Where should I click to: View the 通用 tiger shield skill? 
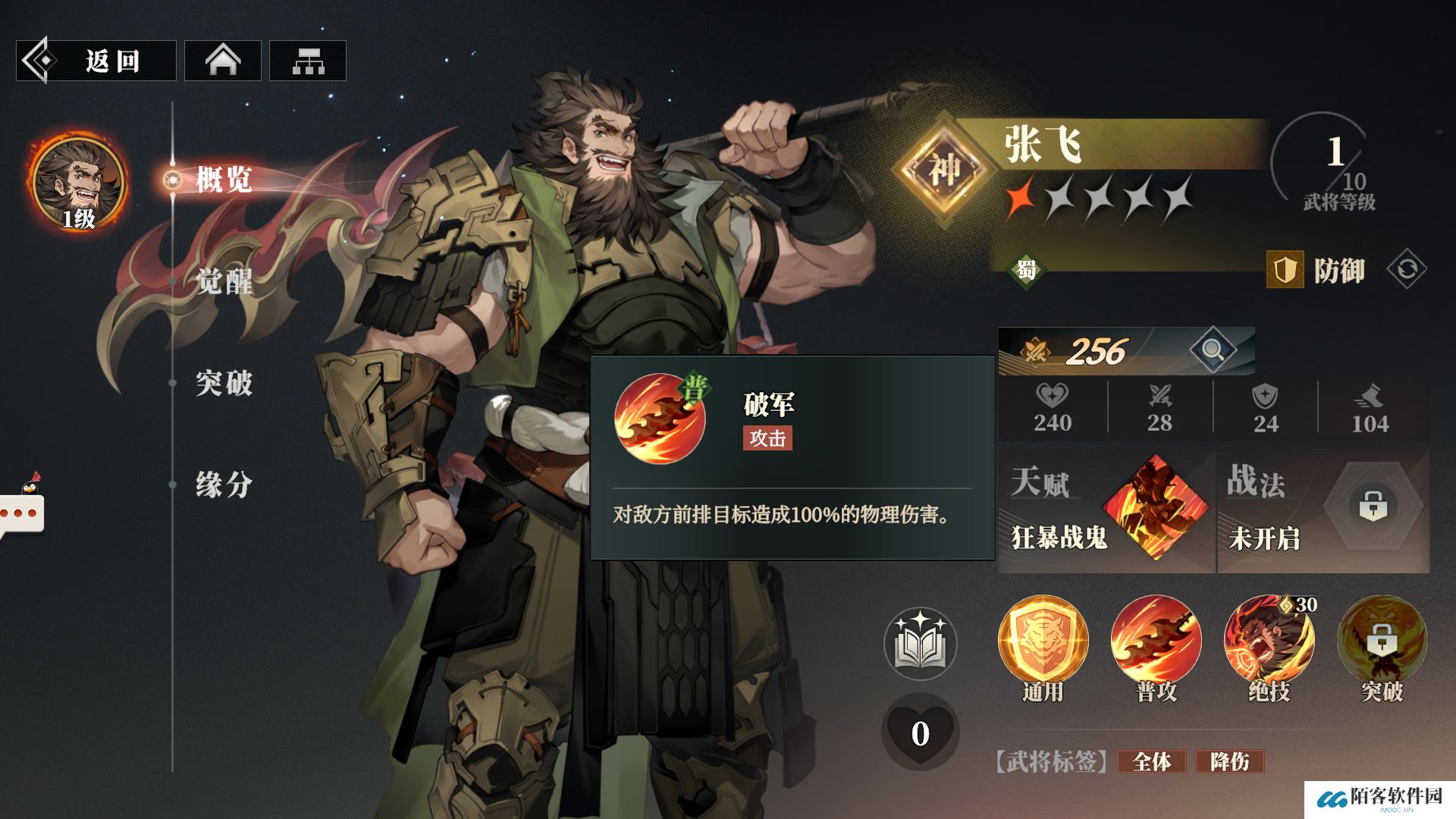[1043, 642]
